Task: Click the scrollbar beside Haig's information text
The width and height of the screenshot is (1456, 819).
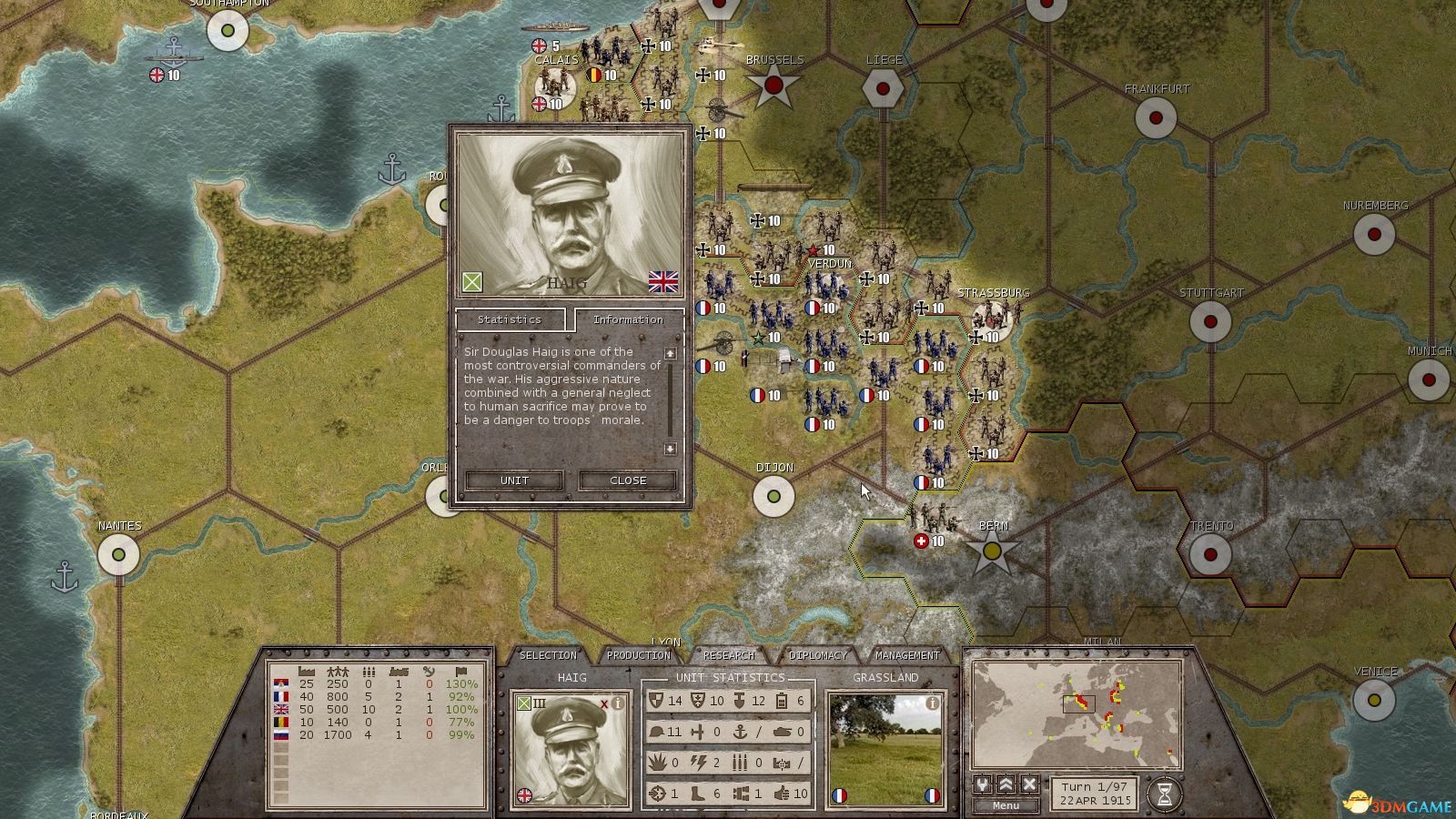Action: coord(670,399)
